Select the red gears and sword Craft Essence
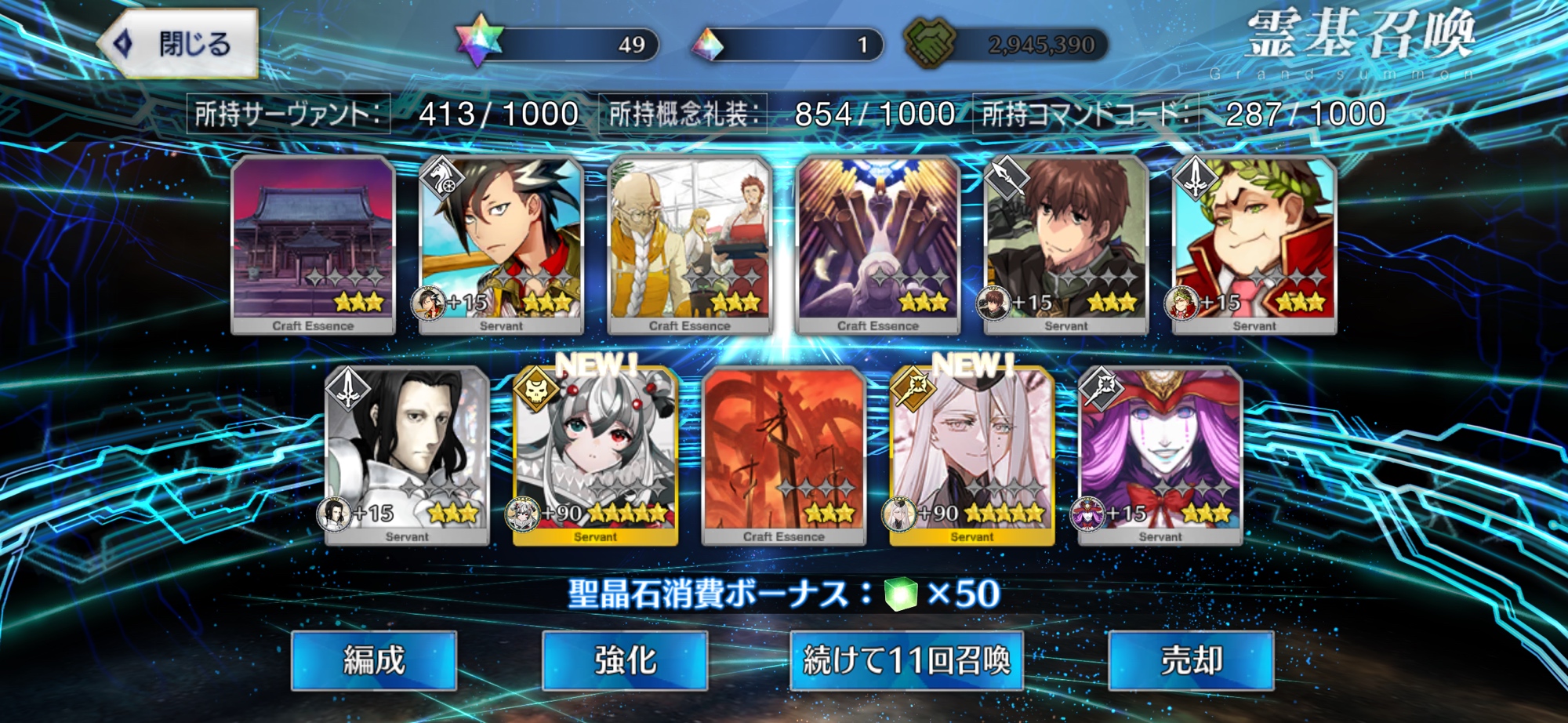This screenshot has width=1568, height=723. tap(783, 456)
